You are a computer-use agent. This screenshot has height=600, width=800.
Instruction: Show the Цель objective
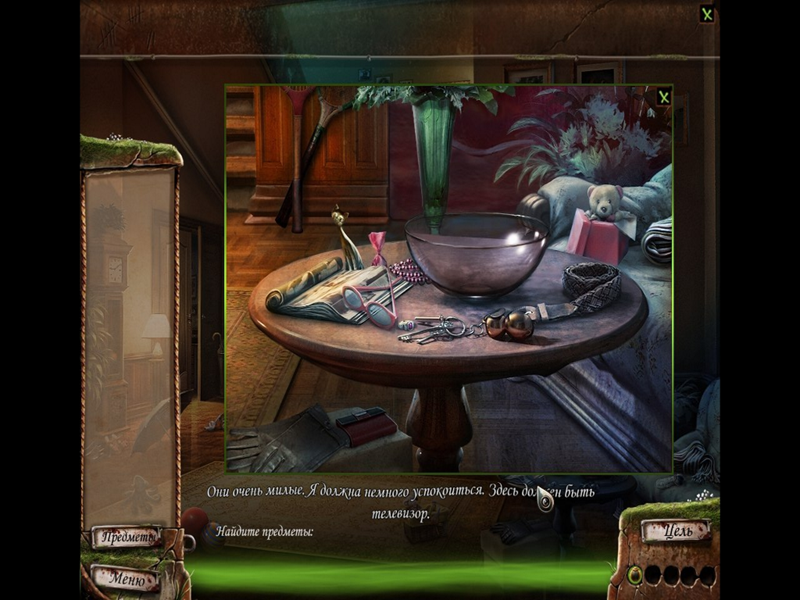click(x=676, y=531)
